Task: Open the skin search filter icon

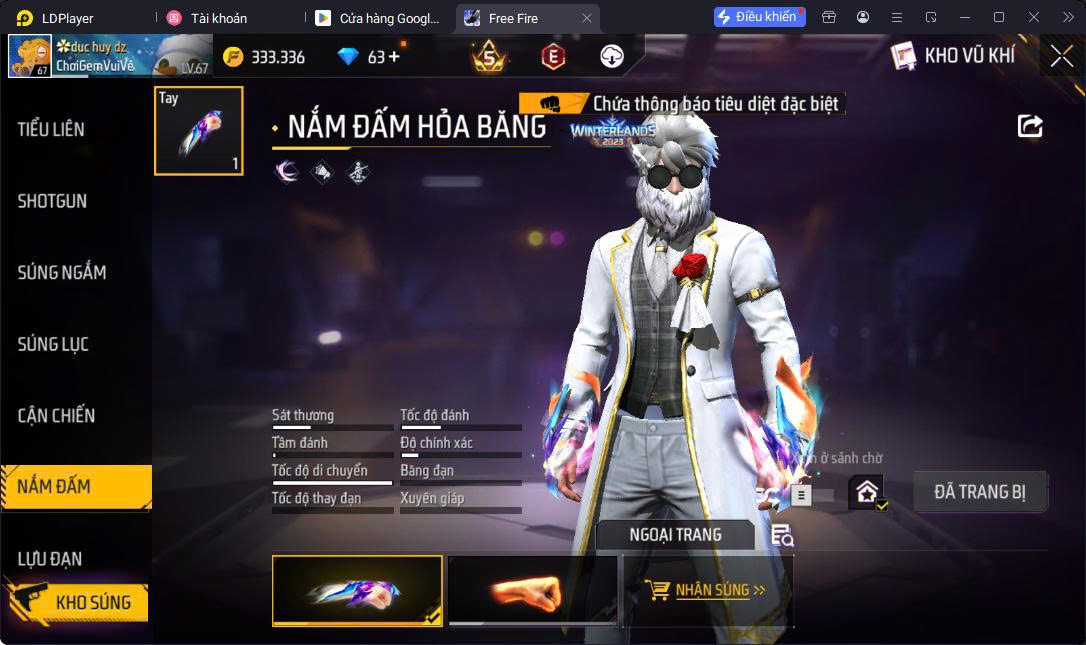Action: click(782, 536)
